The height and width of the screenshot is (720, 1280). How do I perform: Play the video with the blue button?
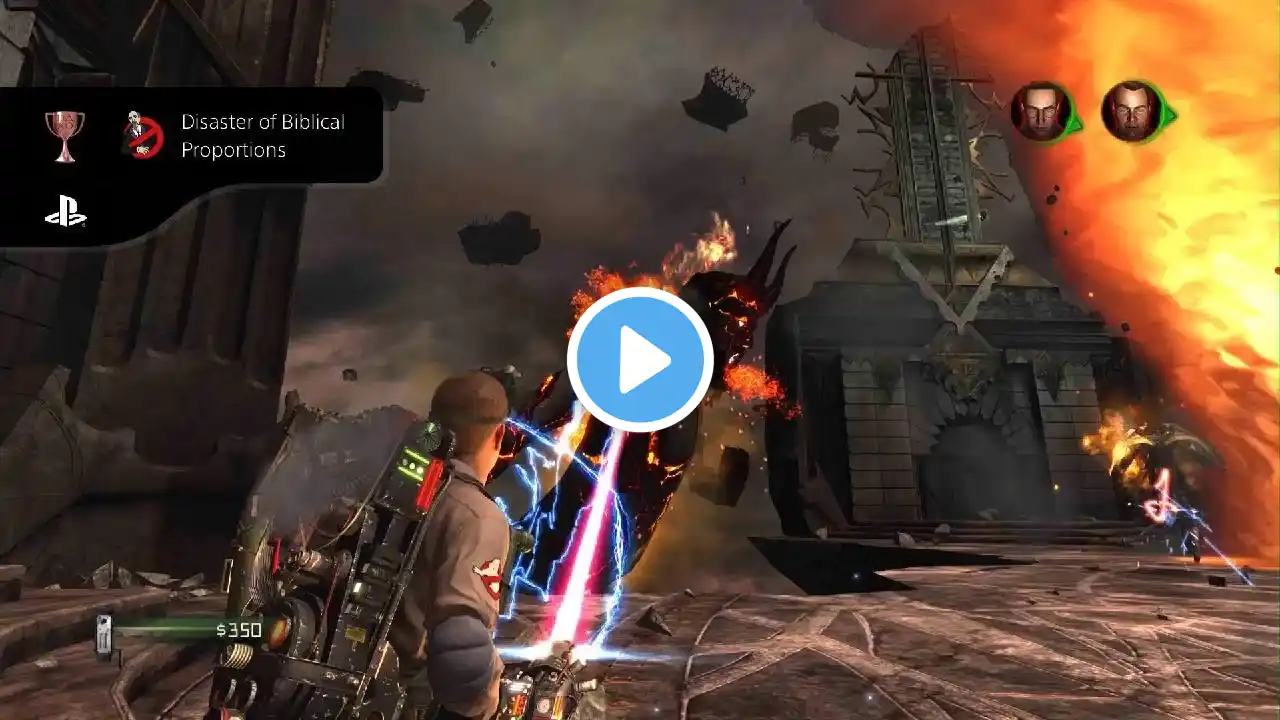click(640, 360)
